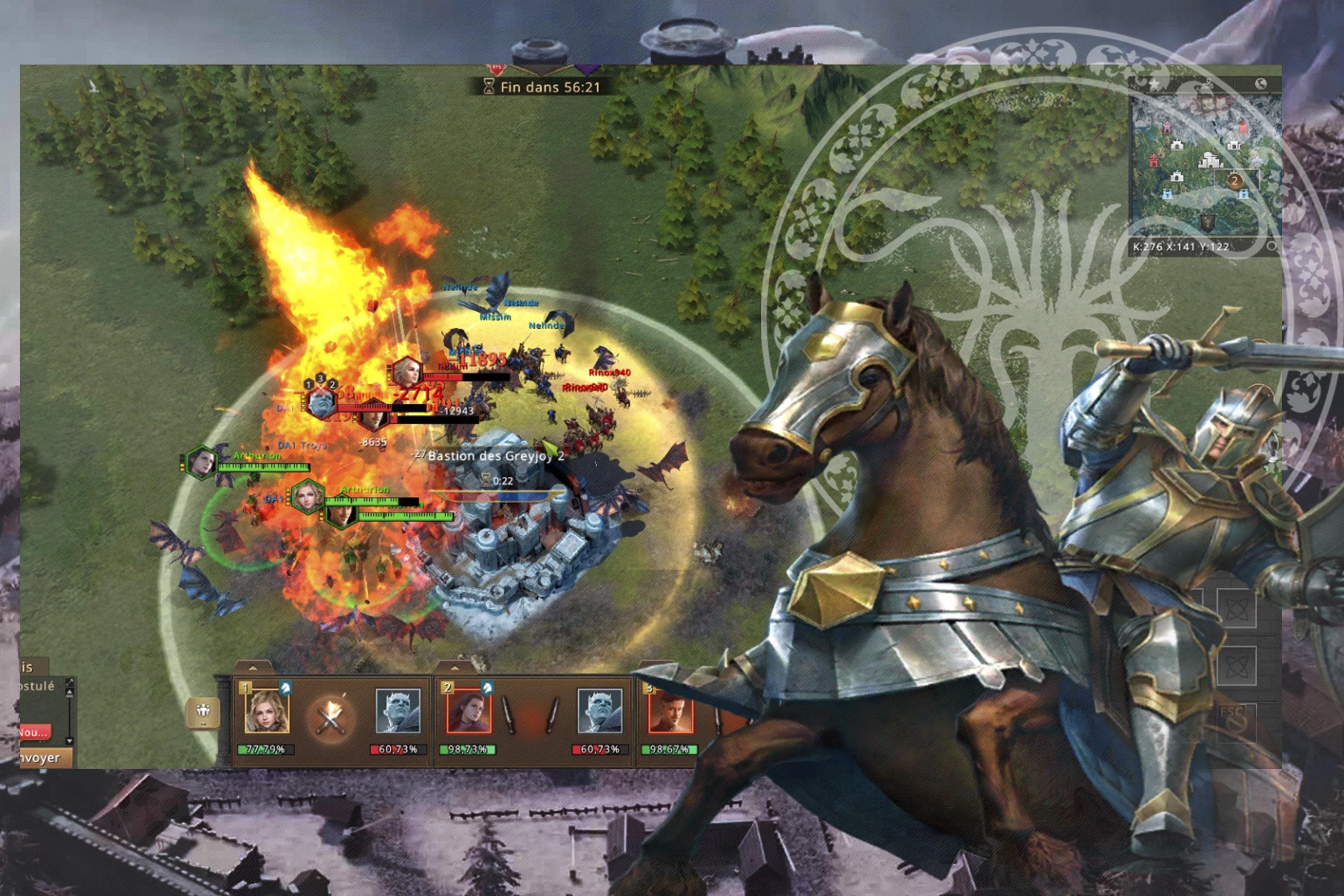1344x896 pixels.
Task: Click the chat scroll down arrow
Action: (70, 741)
